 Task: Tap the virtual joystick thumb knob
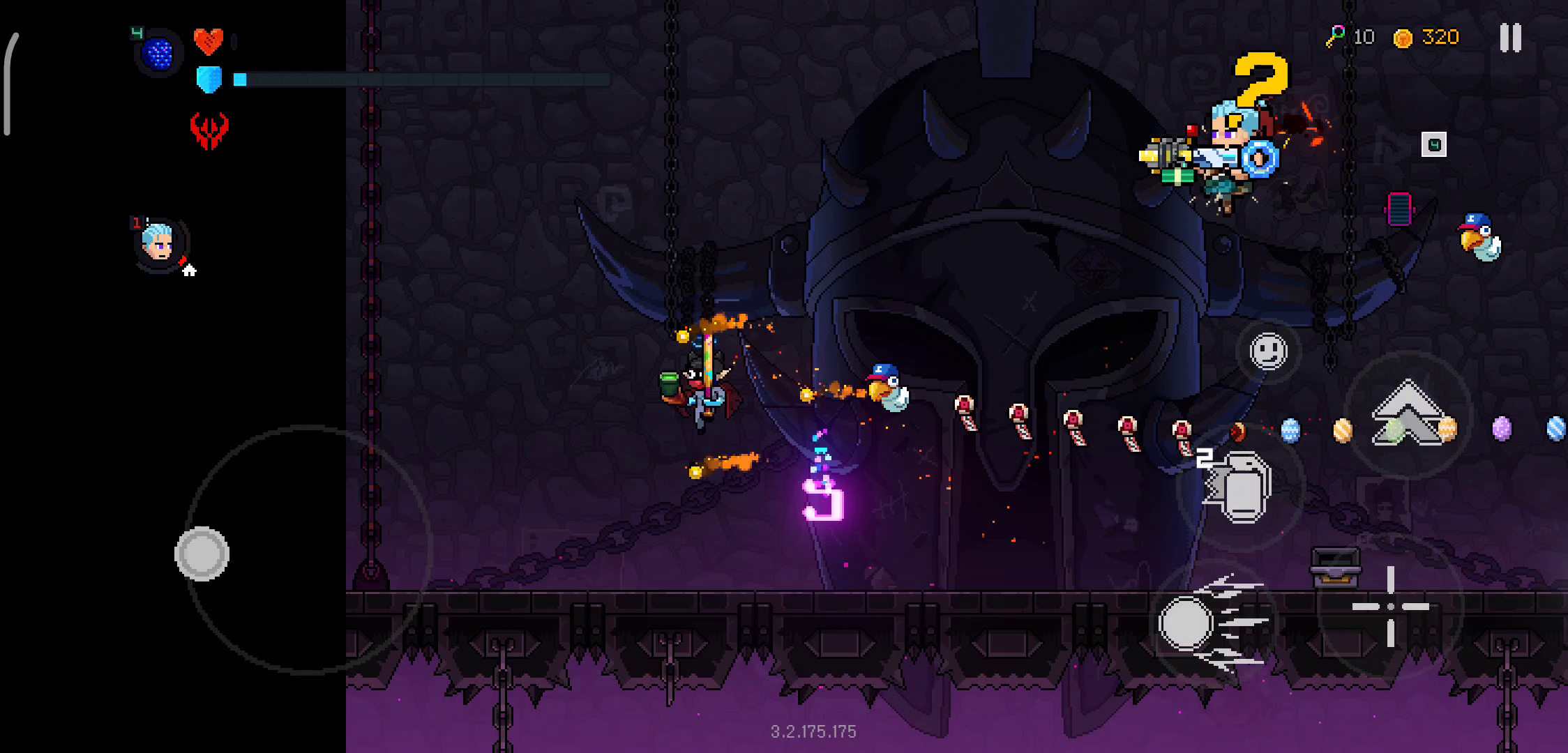pyautogui.click(x=202, y=554)
